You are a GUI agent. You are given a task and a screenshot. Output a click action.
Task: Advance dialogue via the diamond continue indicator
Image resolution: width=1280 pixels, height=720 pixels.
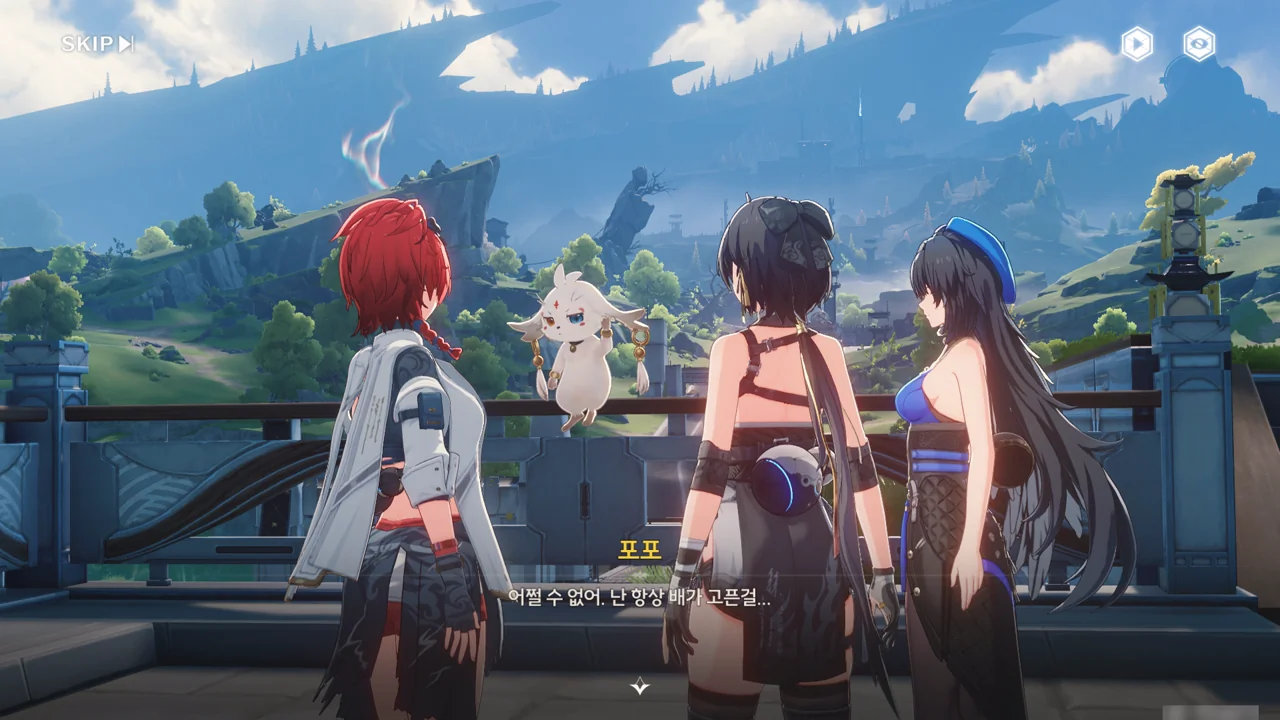click(x=640, y=686)
